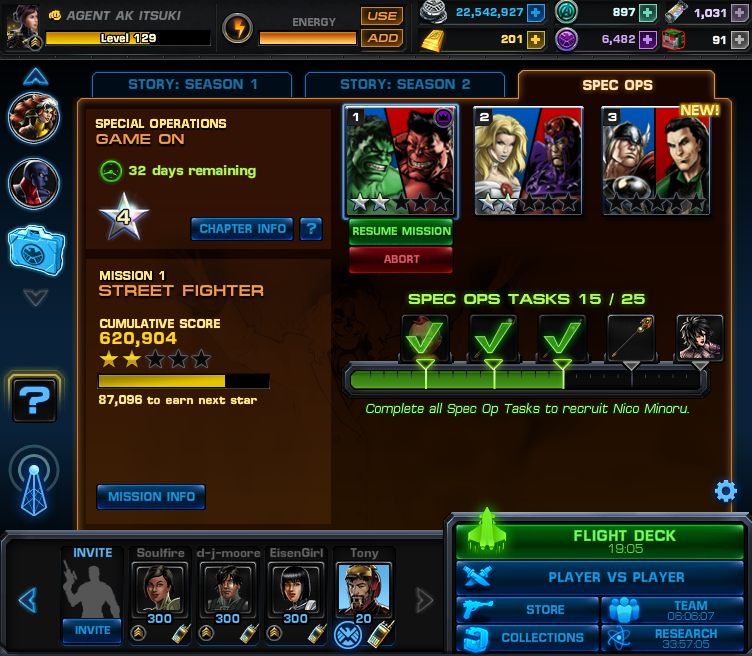
Task: Enter Player vs Player mode
Action: tap(601, 577)
